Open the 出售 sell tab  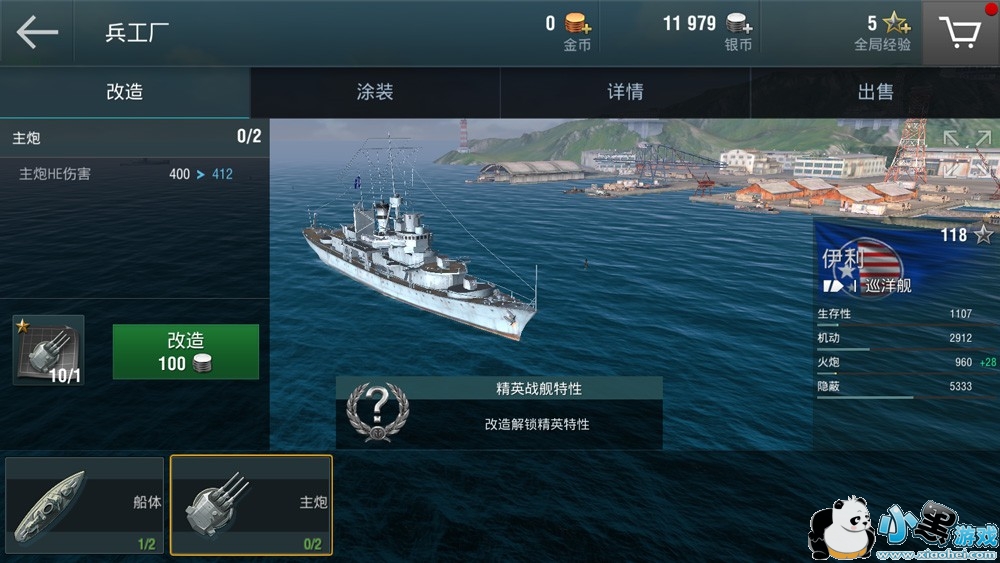tap(875, 92)
